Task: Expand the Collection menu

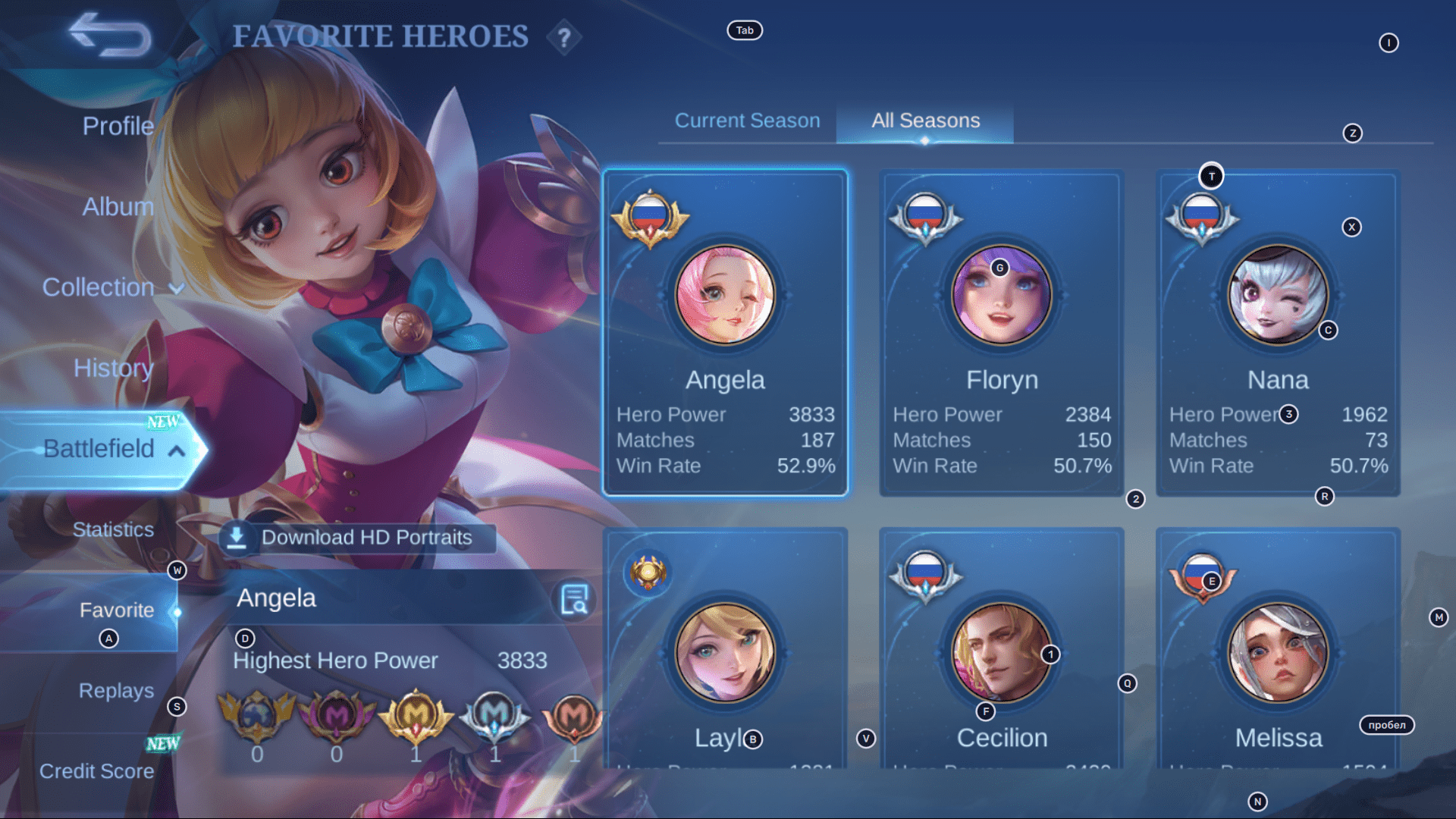Action: point(112,287)
